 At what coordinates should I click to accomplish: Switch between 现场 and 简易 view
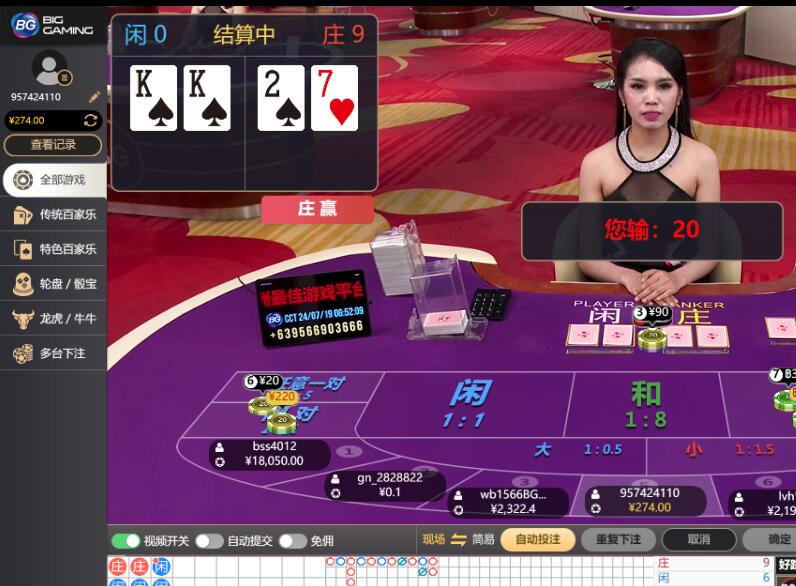pyautogui.click(x=459, y=540)
